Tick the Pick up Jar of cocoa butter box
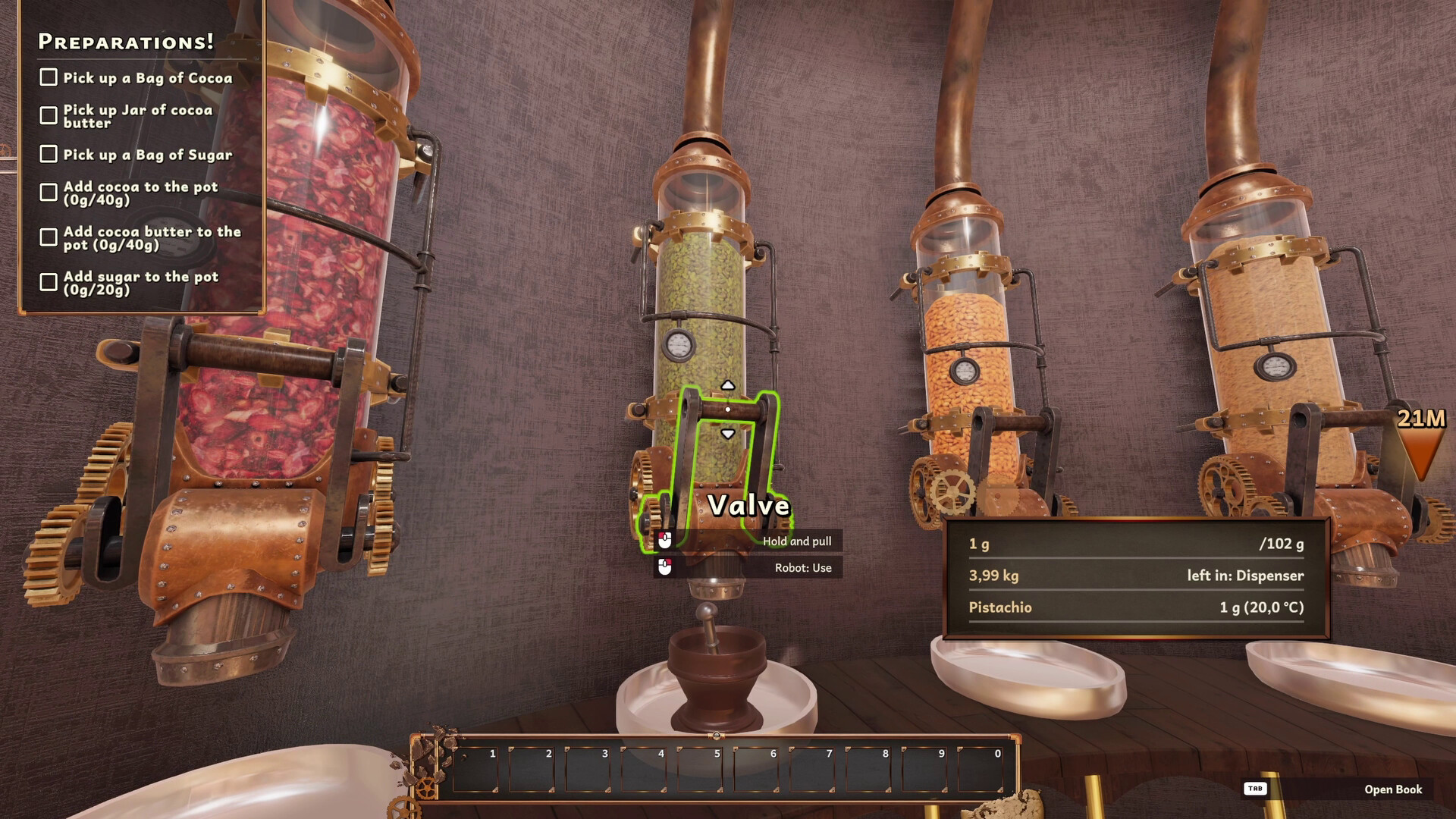Viewport: 1456px width, 819px height. (49, 115)
